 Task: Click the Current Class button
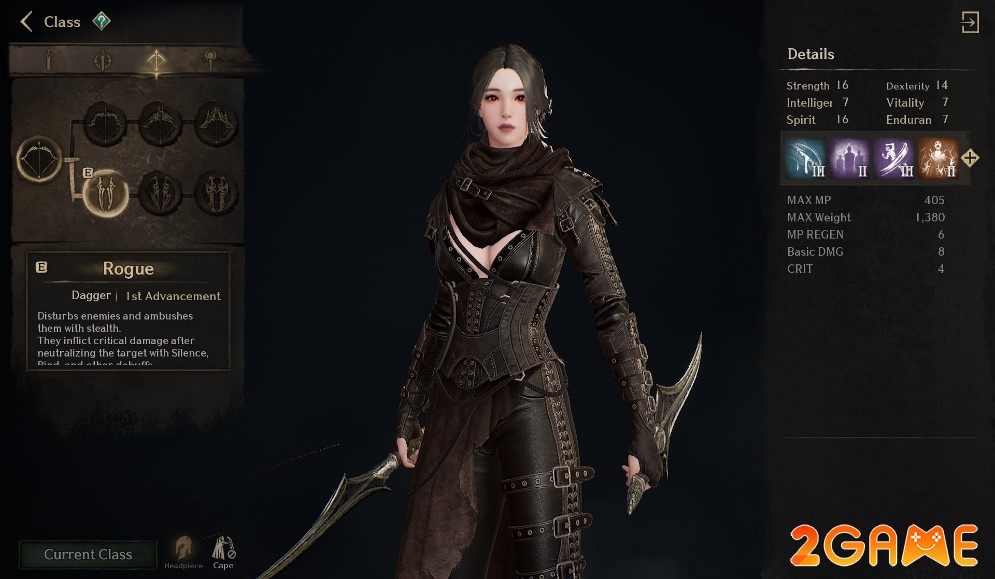pos(88,555)
